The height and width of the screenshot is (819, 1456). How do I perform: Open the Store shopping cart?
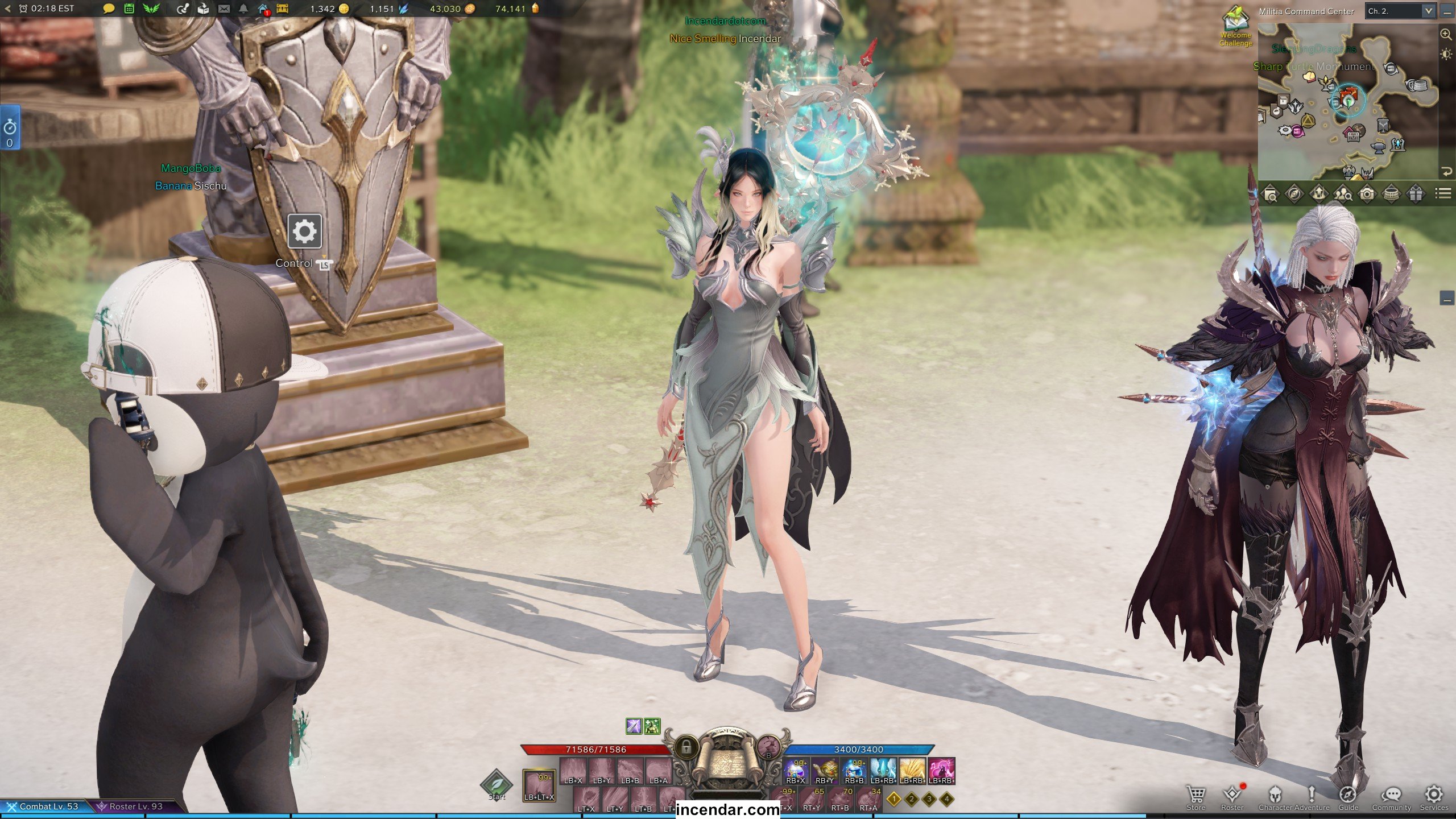click(1196, 795)
